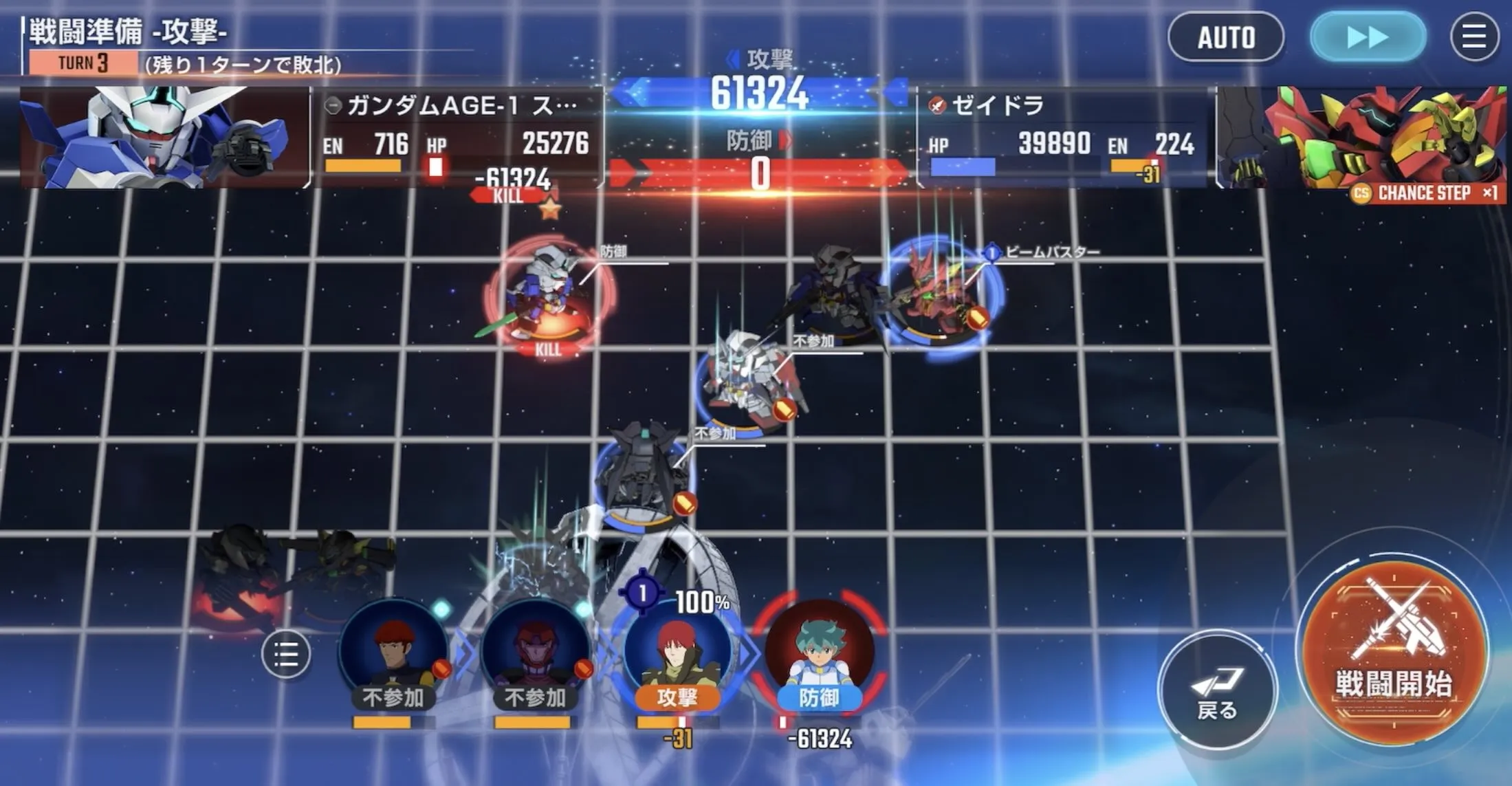Viewport: 1512px width, 786px height.
Task: Open the hamburger menu at top right
Action: pyautogui.click(x=1473, y=38)
